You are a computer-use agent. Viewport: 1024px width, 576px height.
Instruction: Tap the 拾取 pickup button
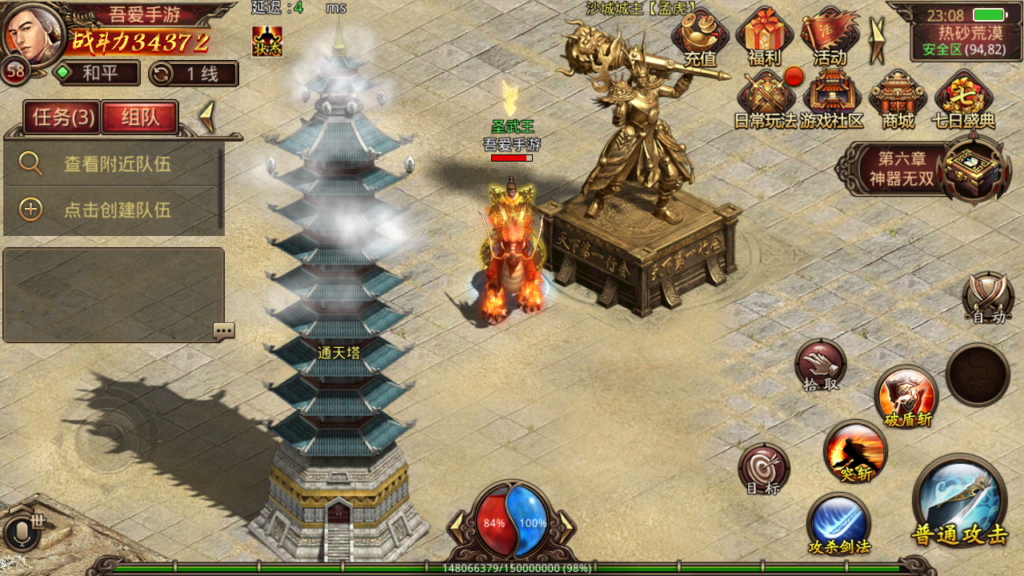pyautogui.click(x=820, y=364)
